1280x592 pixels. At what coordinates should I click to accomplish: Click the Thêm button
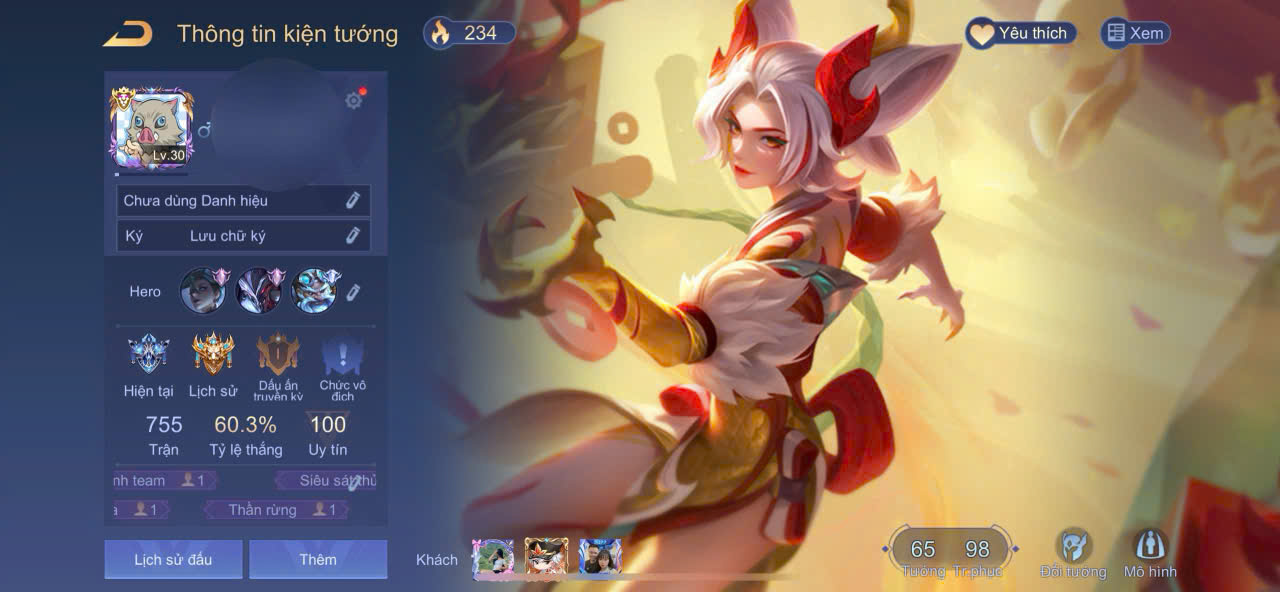coord(318,560)
